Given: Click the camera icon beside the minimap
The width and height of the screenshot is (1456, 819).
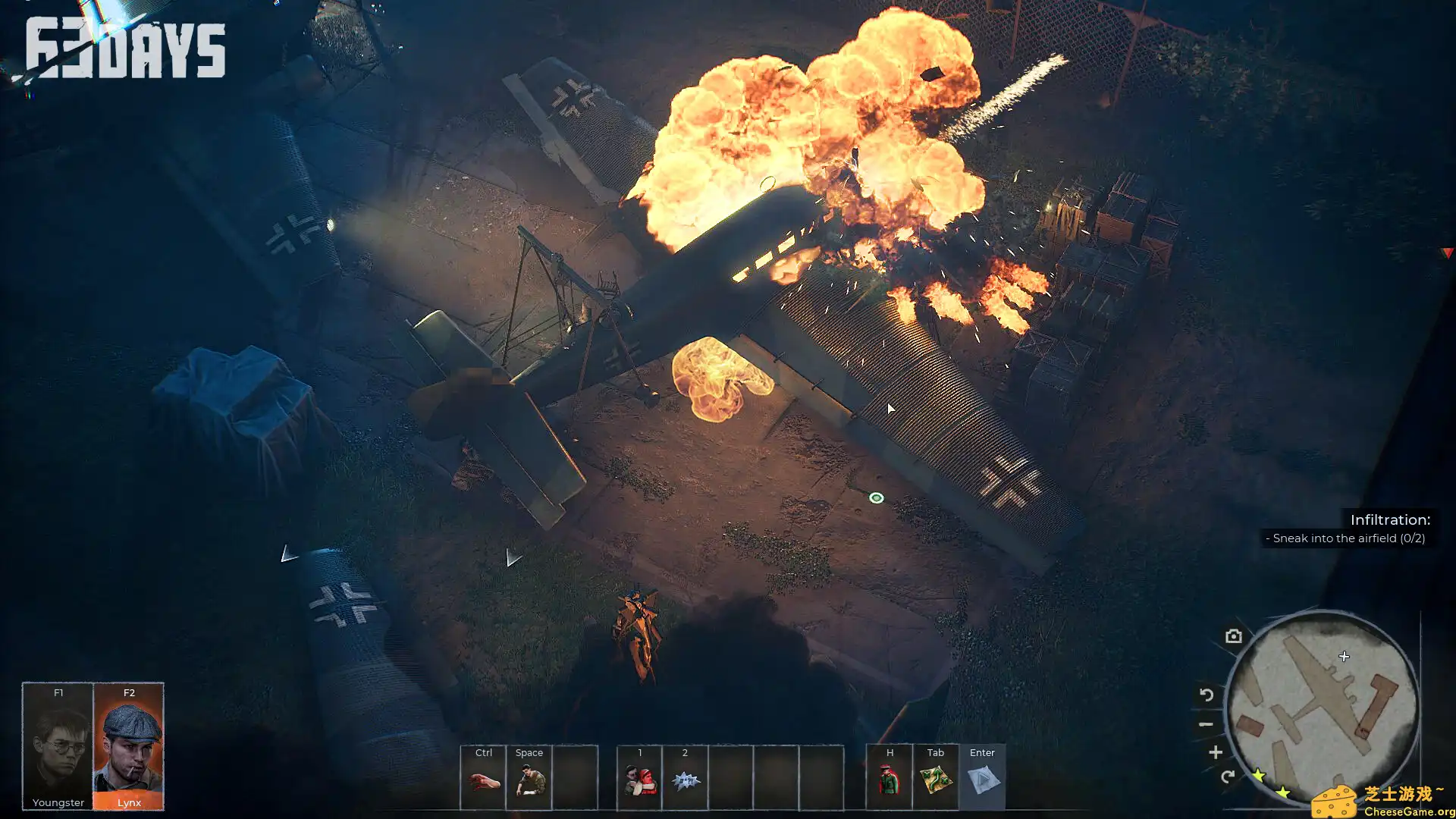Looking at the screenshot, I should (x=1234, y=636).
